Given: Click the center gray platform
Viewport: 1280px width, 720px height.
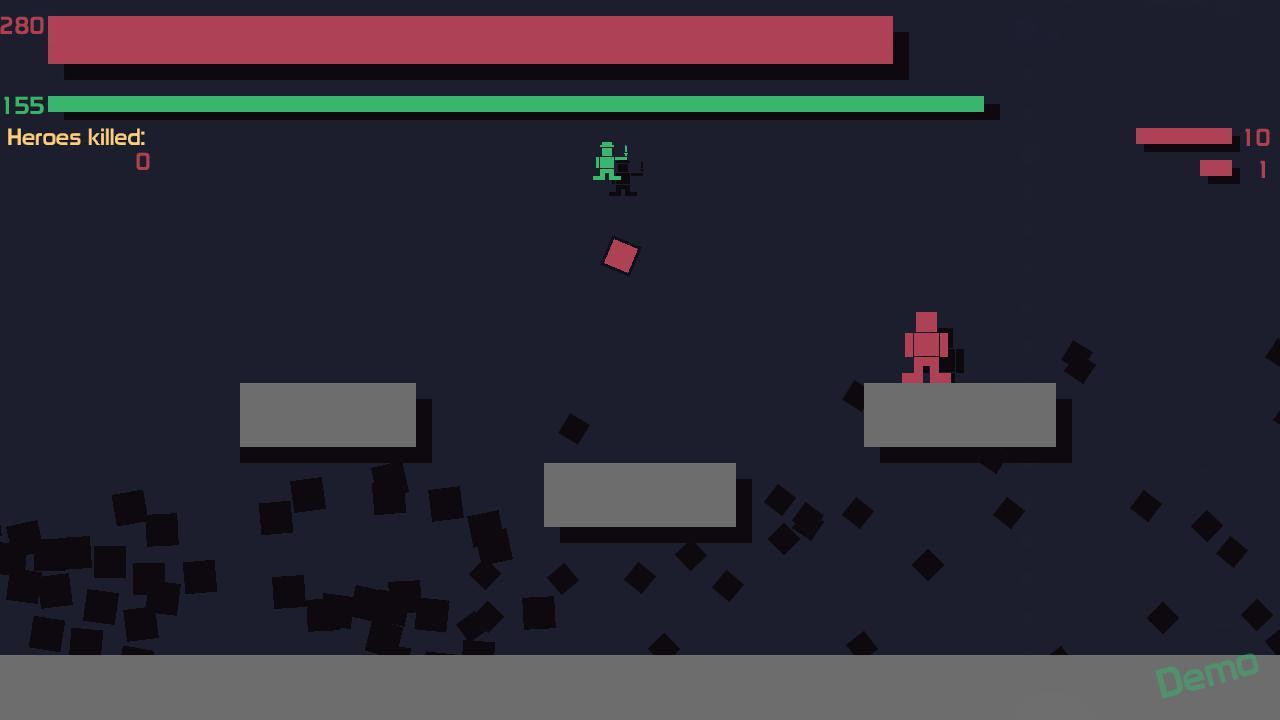Looking at the screenshot, I should pyautogui.click(x=640, y=495).
